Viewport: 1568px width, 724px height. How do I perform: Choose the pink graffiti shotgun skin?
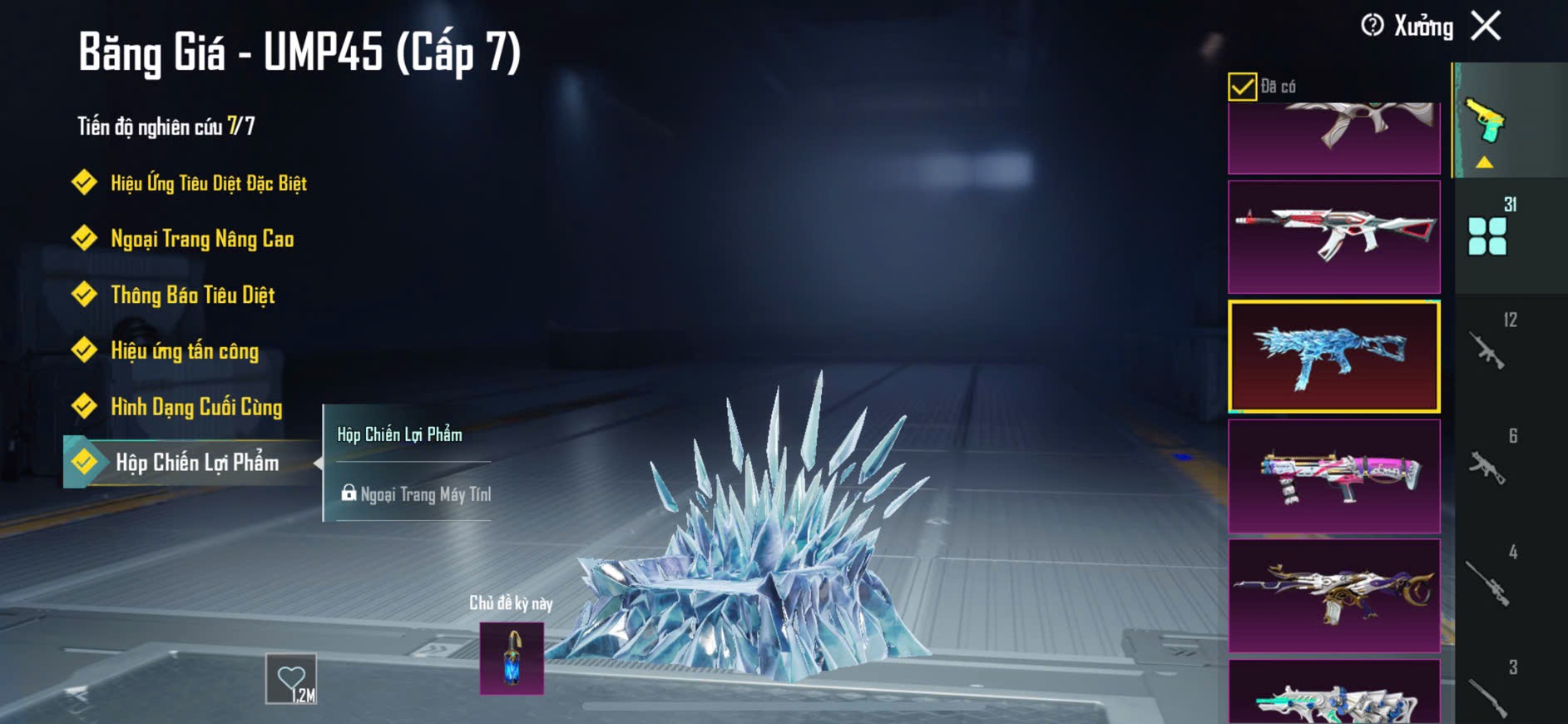point(1333,476)
